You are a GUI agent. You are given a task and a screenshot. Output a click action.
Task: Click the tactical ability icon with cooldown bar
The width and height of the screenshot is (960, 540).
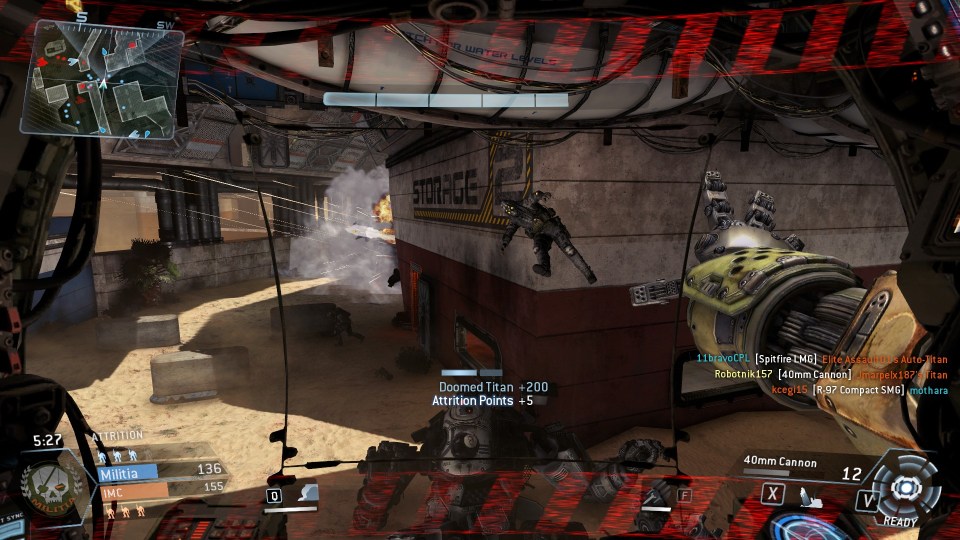tap(306, 494)
